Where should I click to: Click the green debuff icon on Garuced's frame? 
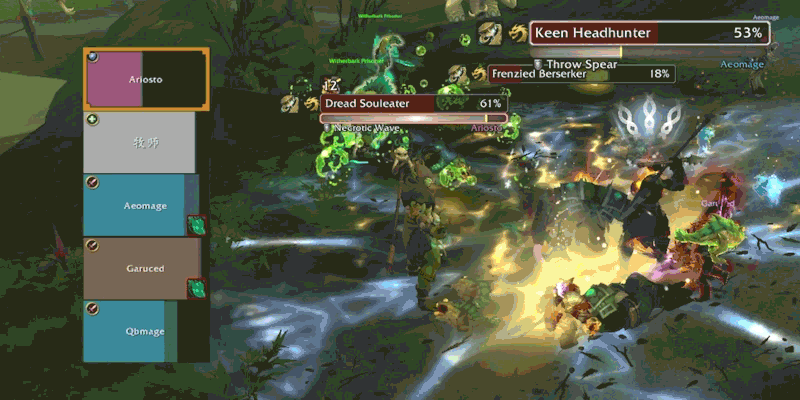(x=197, y=288)
